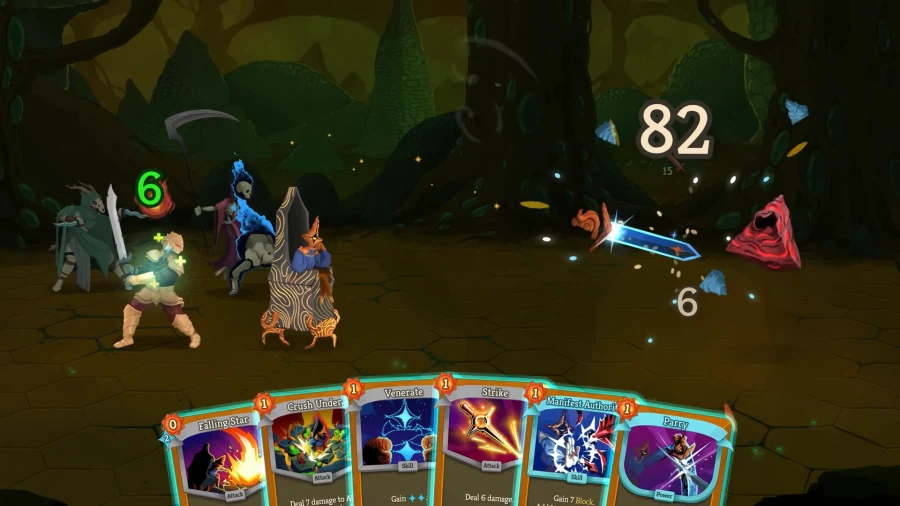Pick the Strike attack card
The height and width of the screenshot is (506, 900).
[483, 445]
